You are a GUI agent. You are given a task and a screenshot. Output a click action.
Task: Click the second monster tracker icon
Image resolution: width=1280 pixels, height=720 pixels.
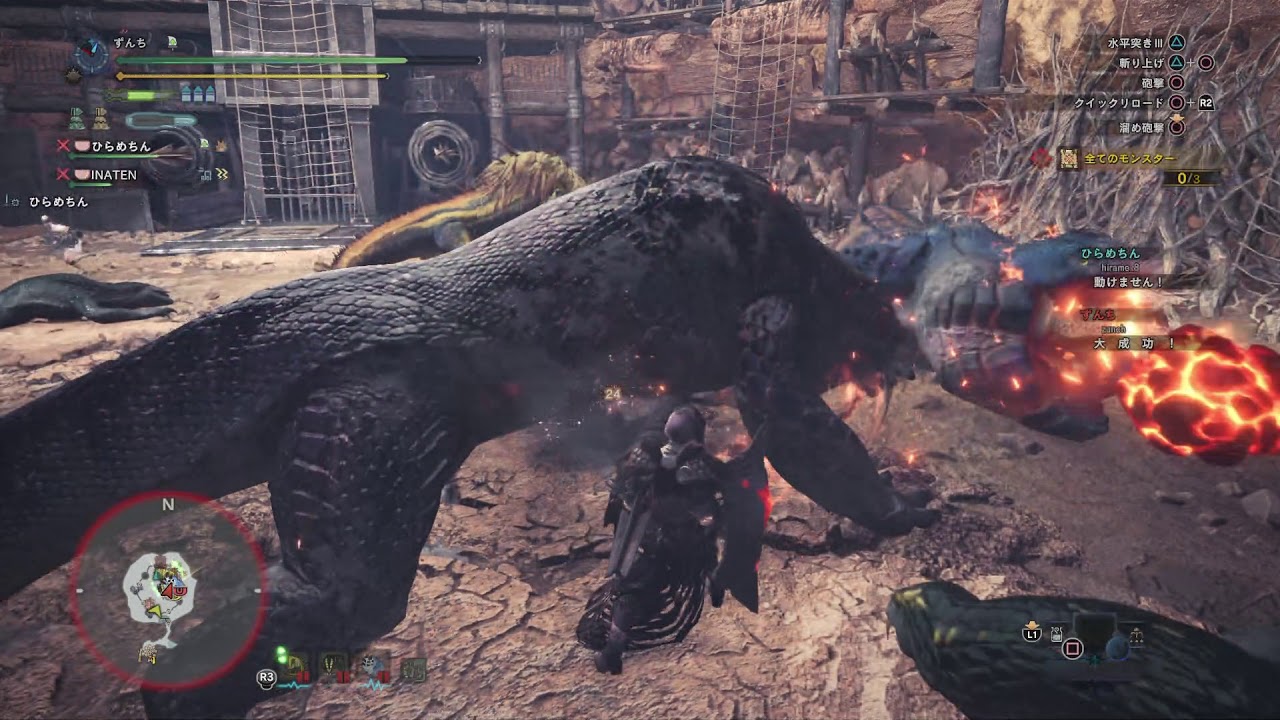coord(334,667)
